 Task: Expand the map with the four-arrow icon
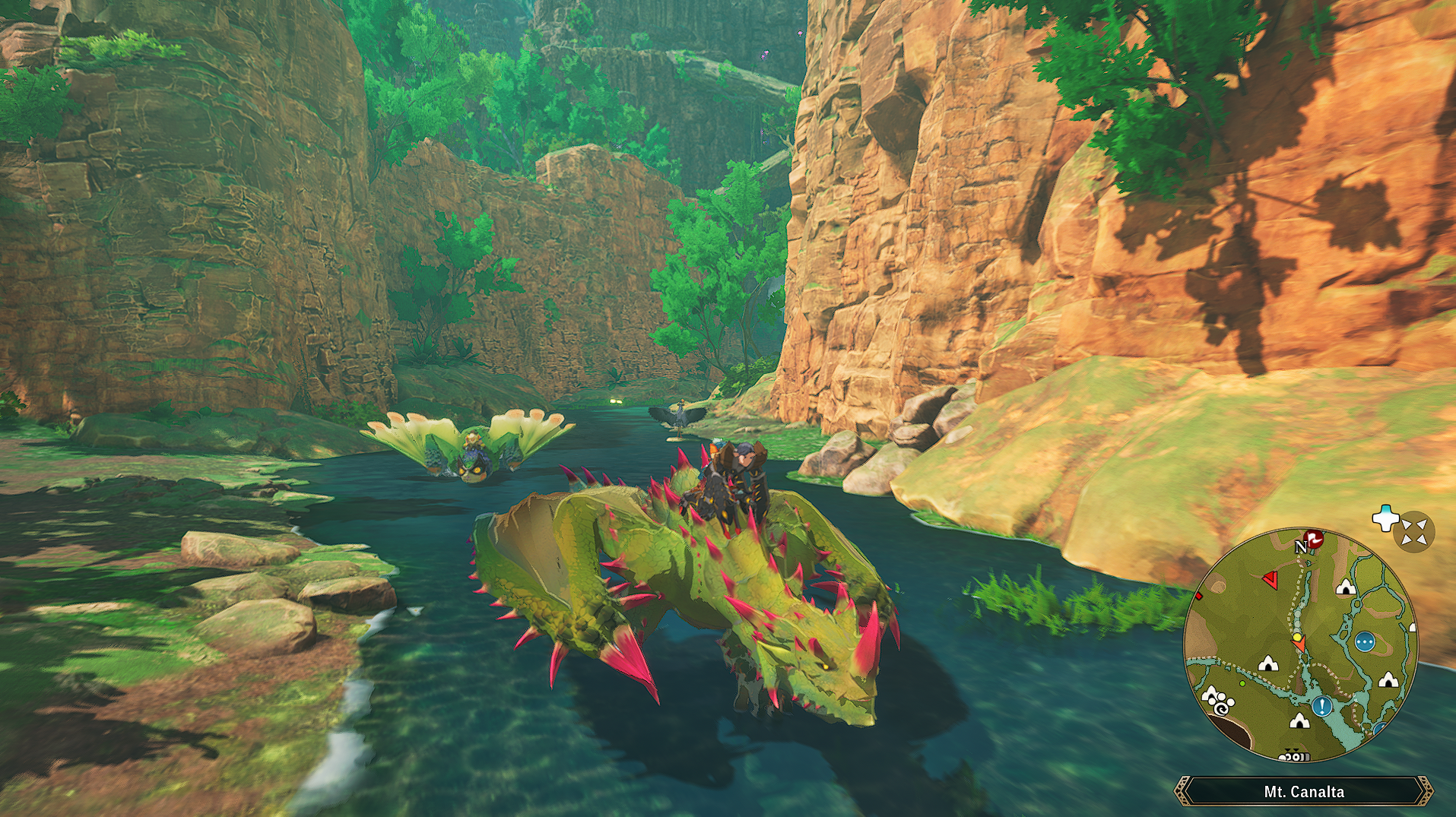(x=1413, y=531)
